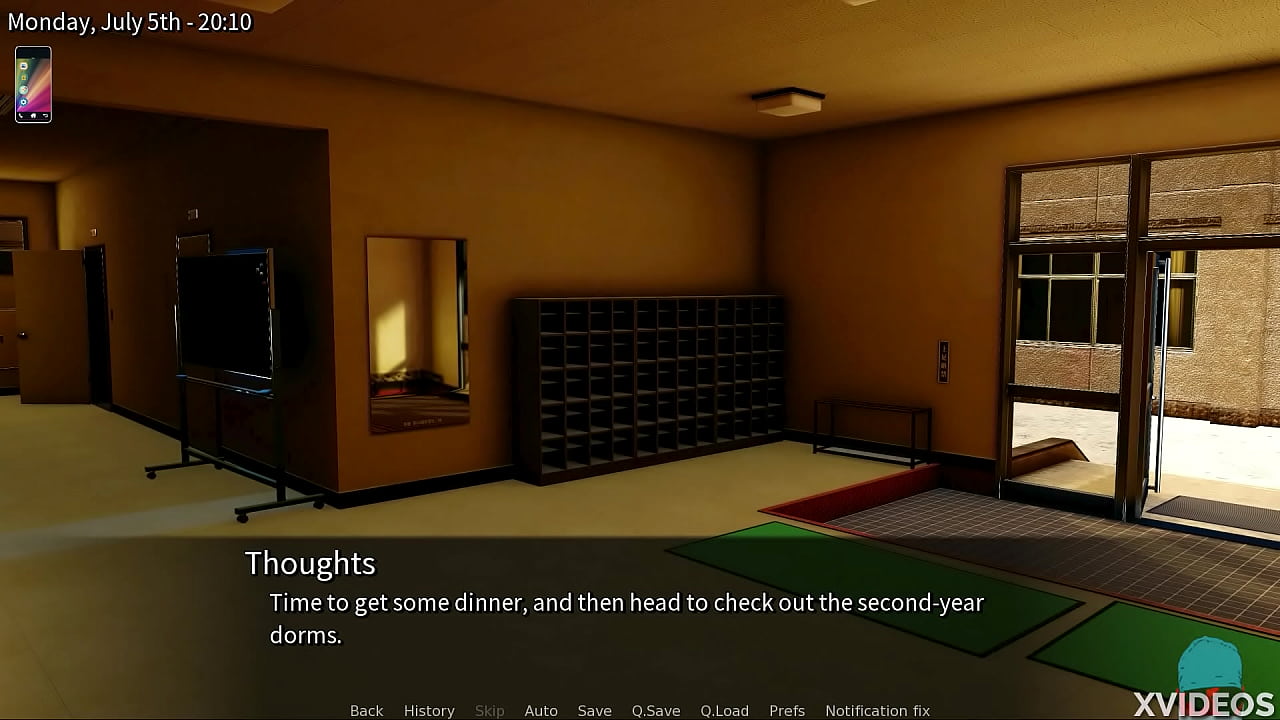Open the compass app on the phone screen
This screenshot has width=1280, height=720.
[24, 89]
